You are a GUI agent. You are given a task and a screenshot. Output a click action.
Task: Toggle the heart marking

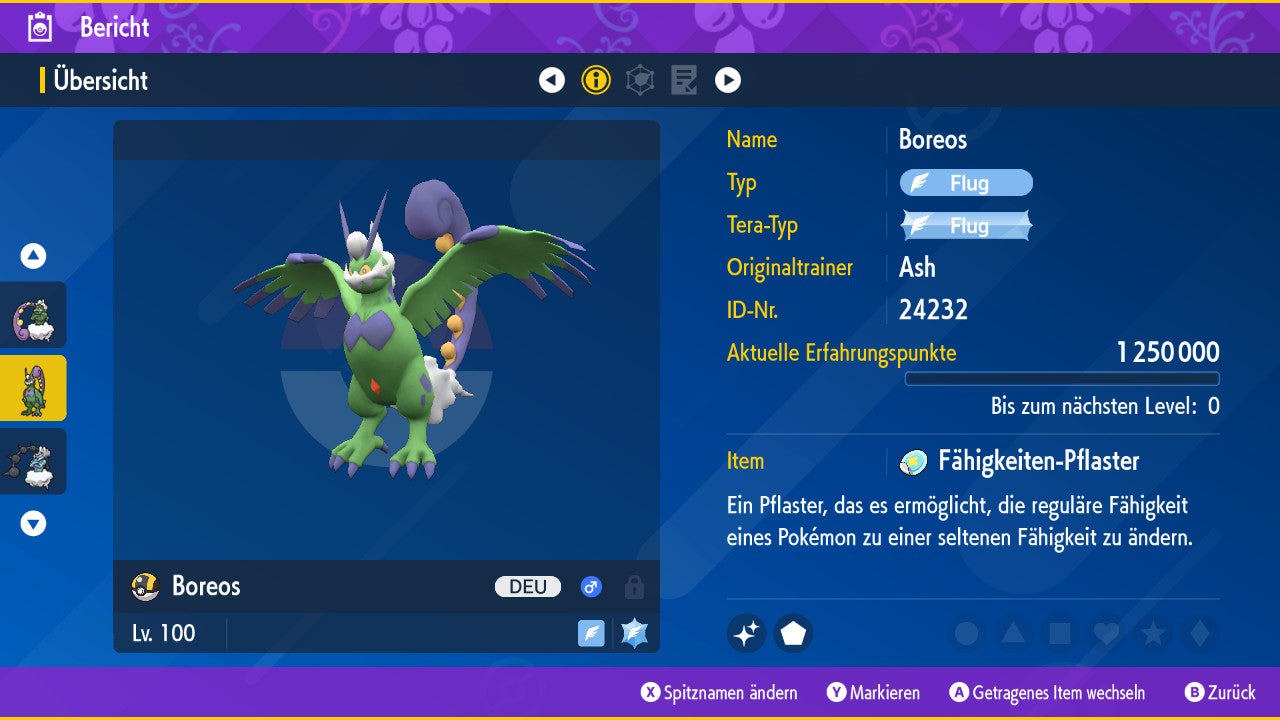[x=1106, y=634]
